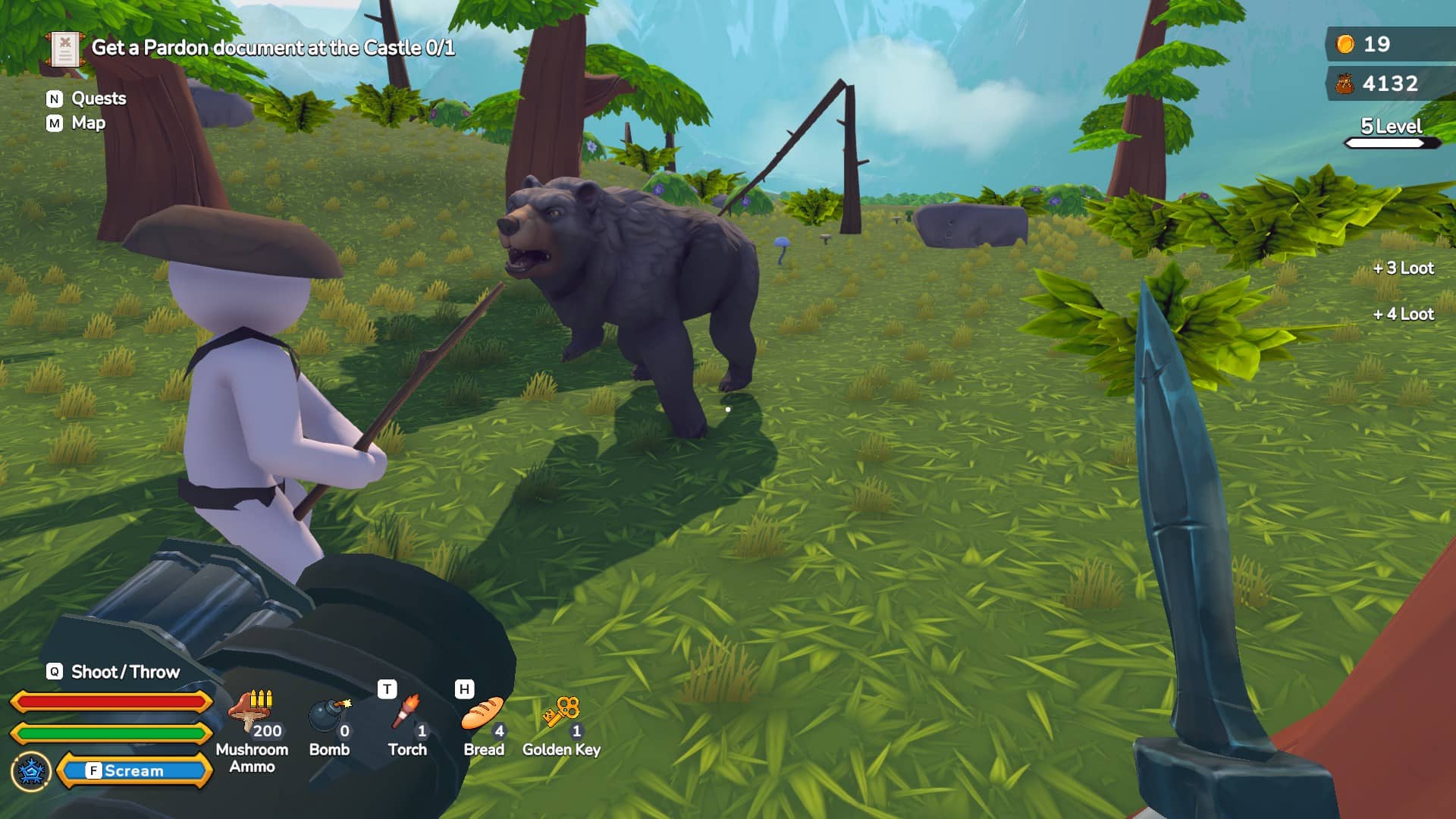Select the Golden Key item

point(561,716)
